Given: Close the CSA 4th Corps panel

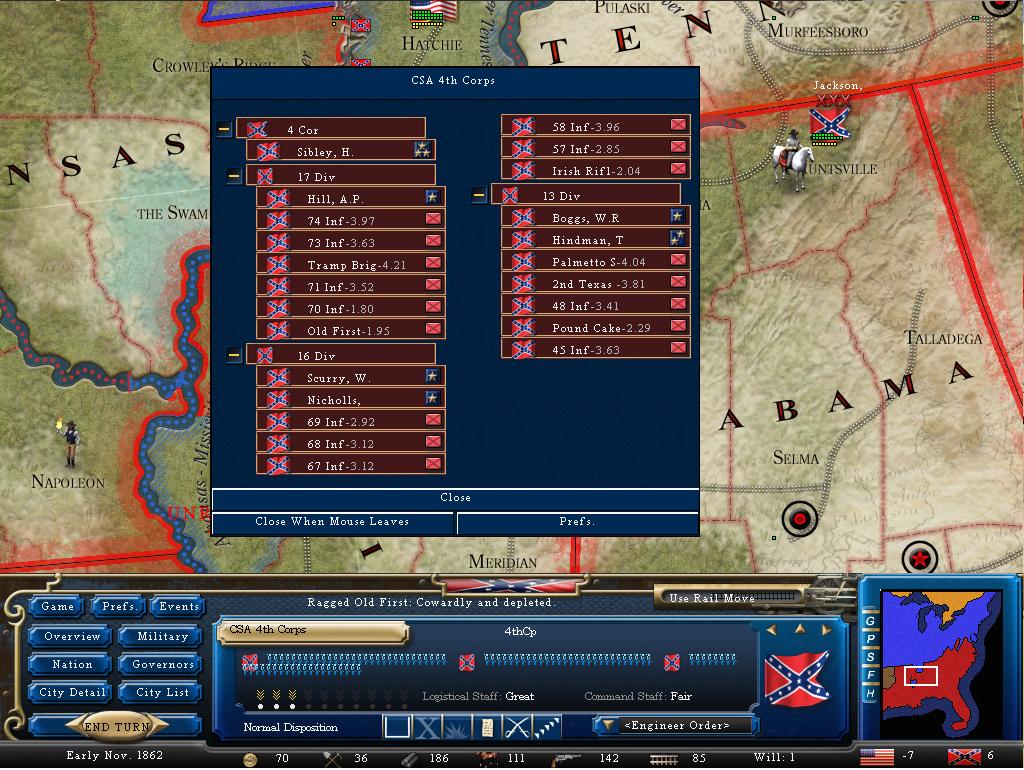Looking at the screenshot, I should 455,498.
